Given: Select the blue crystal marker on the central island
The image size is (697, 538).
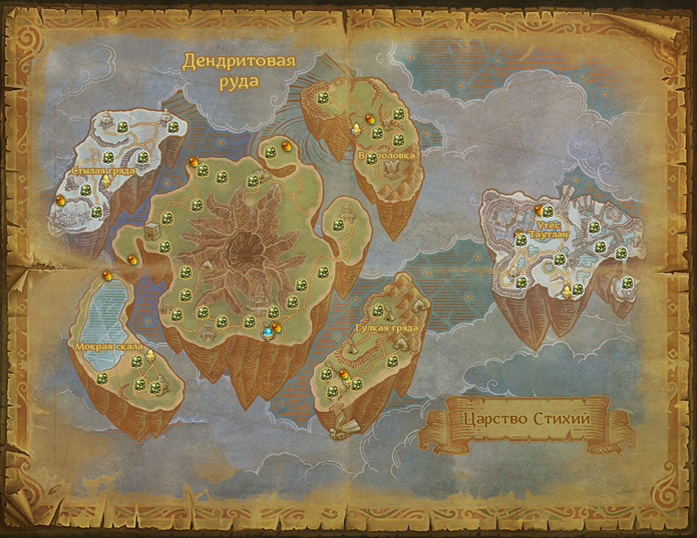Looking at the screenshot, I should tap(267, 333).
